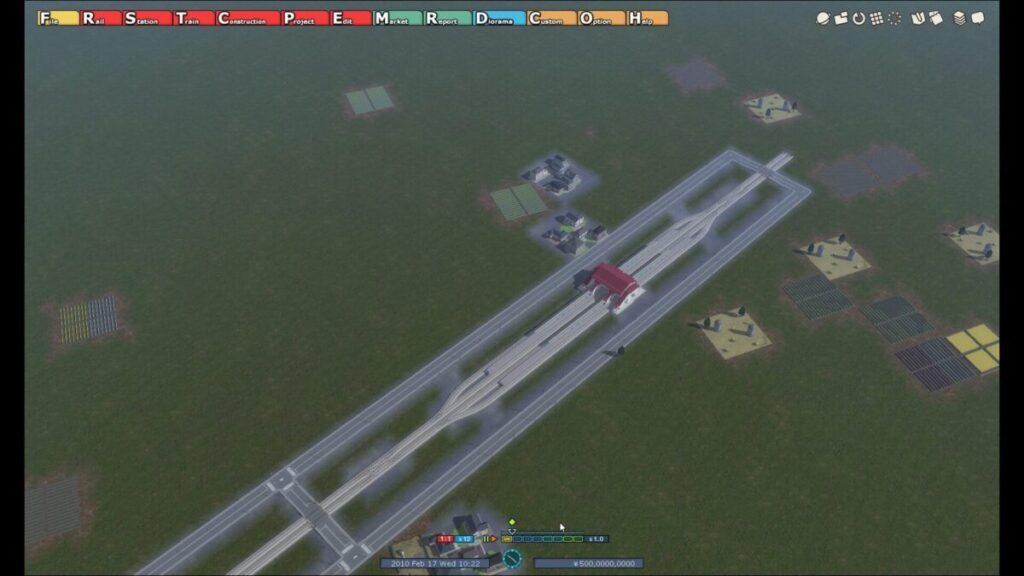Viewport: 1024px width, 576px height.
Task: Open the Project menu
Action: [x=304, y=18]
